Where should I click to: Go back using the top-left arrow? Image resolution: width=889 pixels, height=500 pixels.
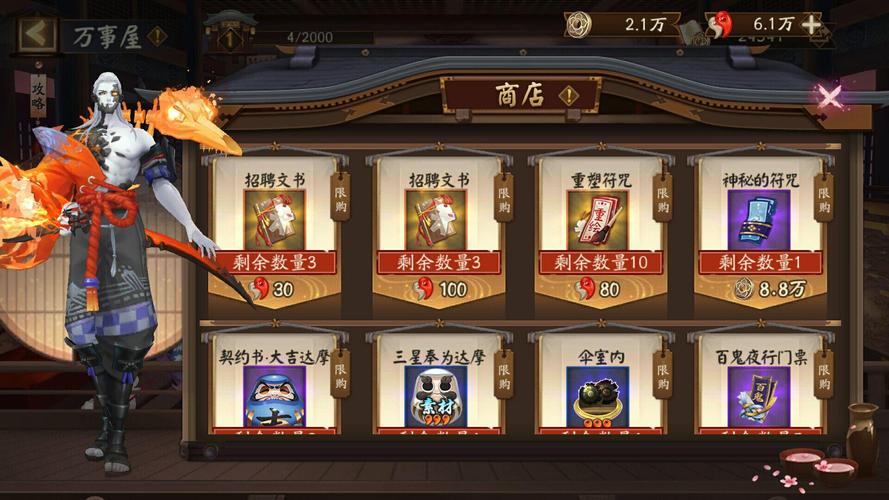pyautogui.click(x=36, y=34)
